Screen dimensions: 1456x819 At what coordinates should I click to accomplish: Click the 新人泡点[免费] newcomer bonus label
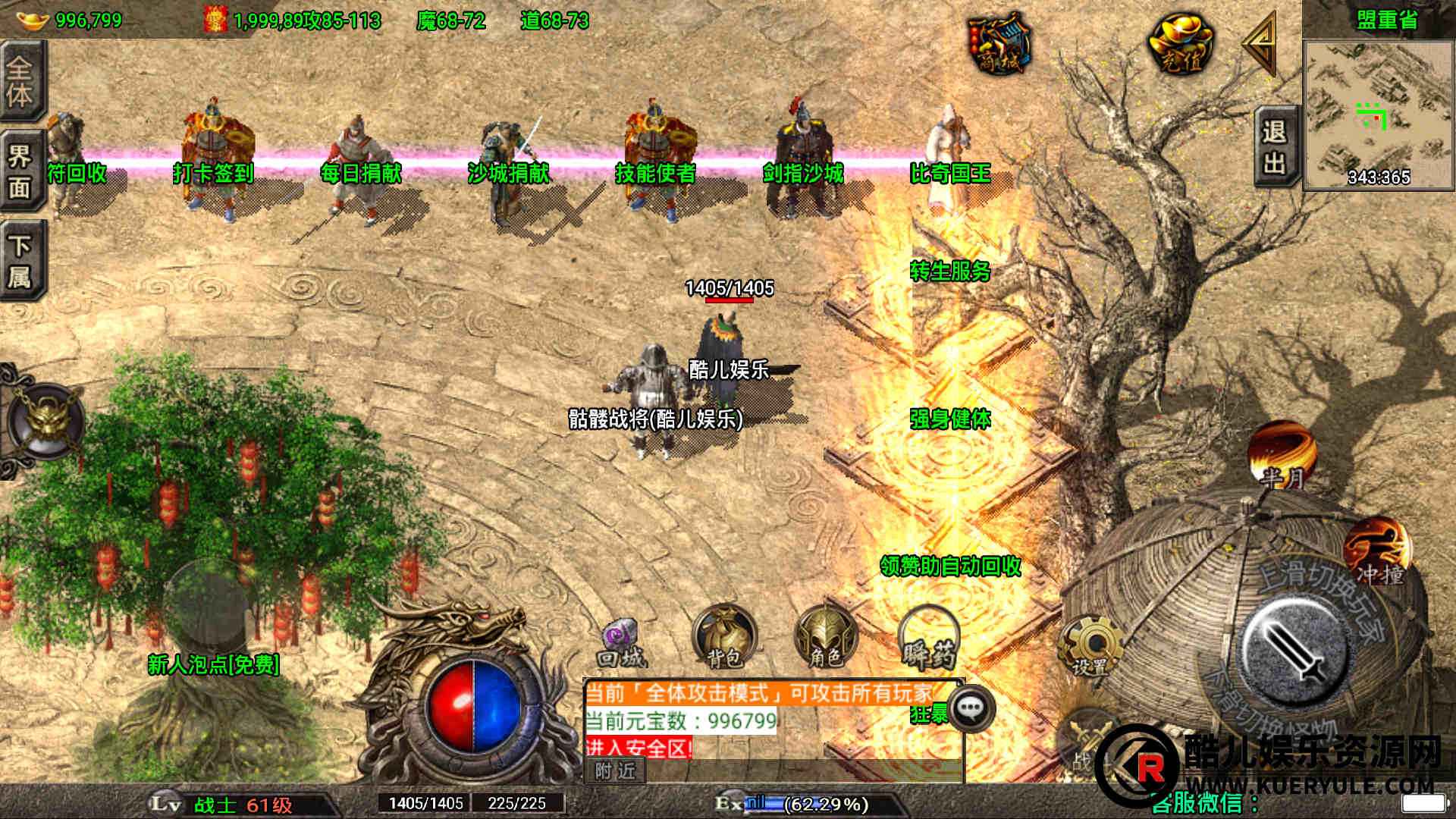(x=213, y=665)
